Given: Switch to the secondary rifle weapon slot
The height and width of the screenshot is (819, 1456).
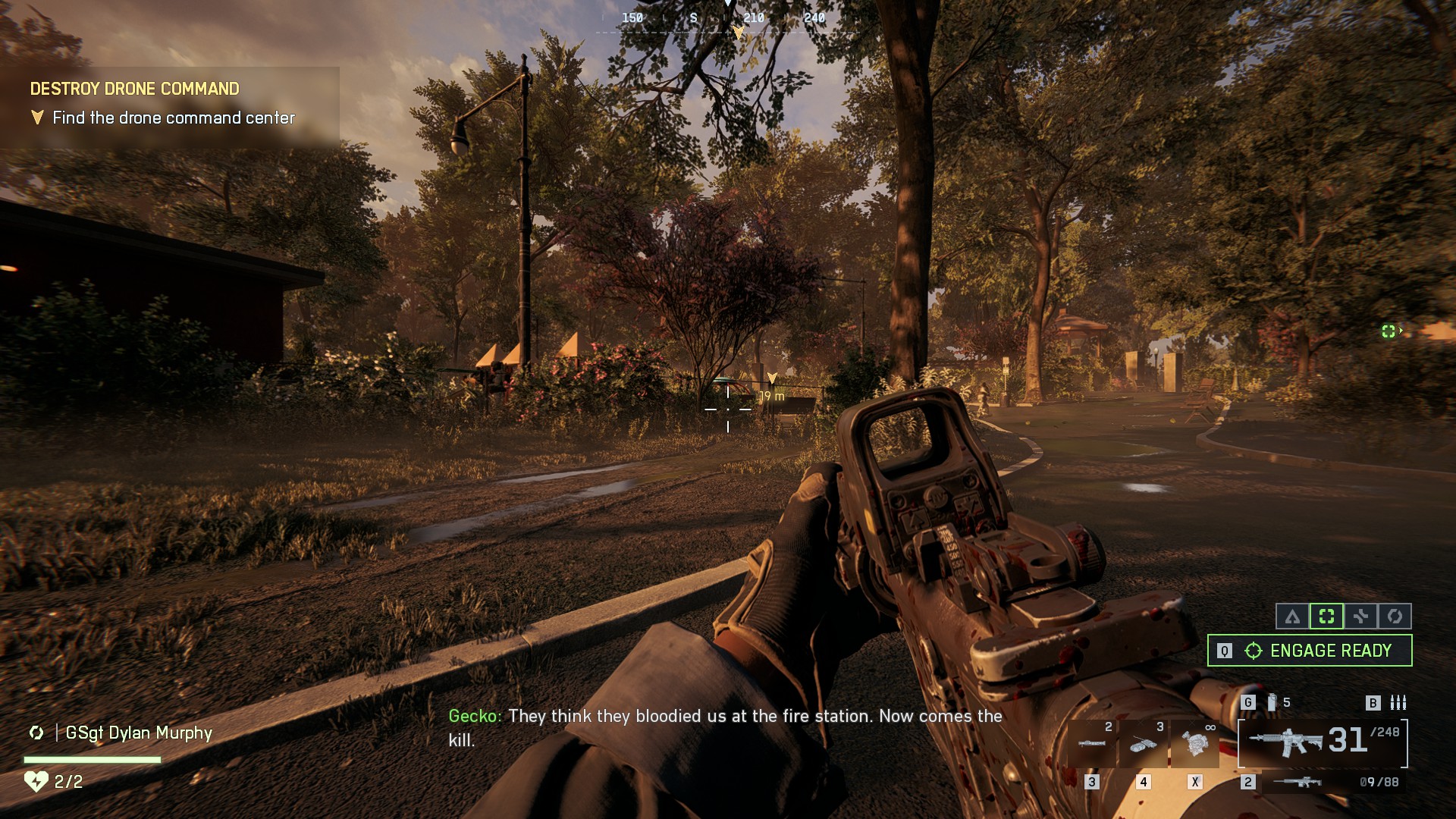Looking at the screenshot, I should tap(1323, 782).
